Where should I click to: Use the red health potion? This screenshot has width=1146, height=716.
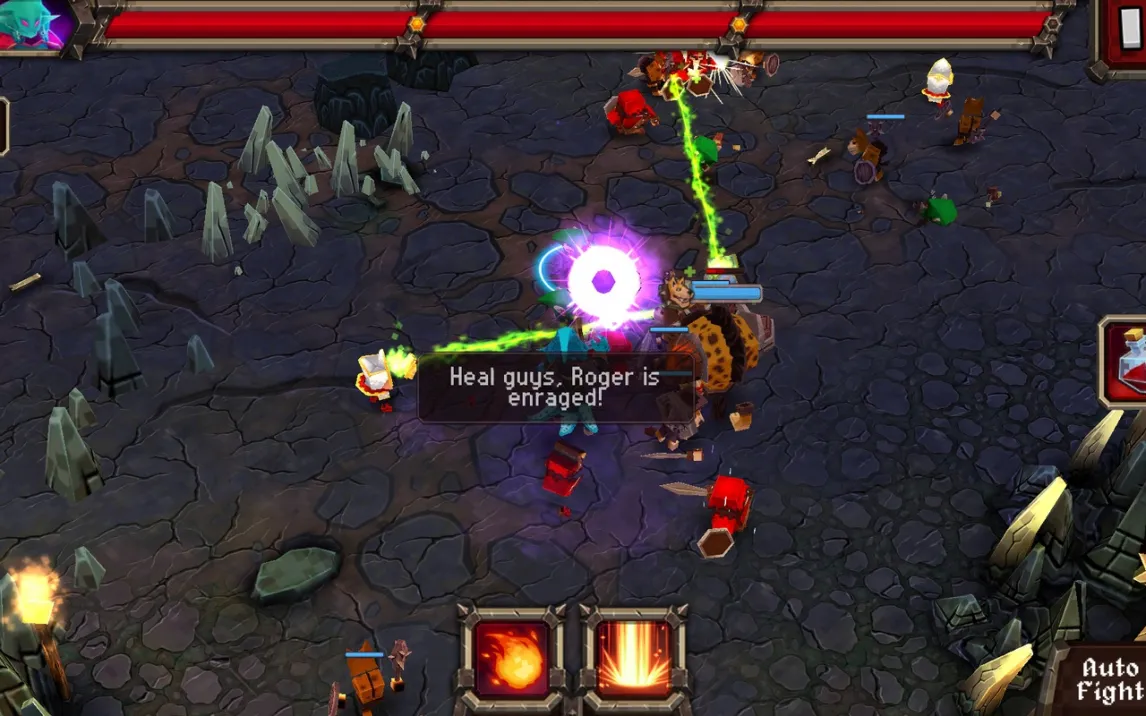[1128, 362]
